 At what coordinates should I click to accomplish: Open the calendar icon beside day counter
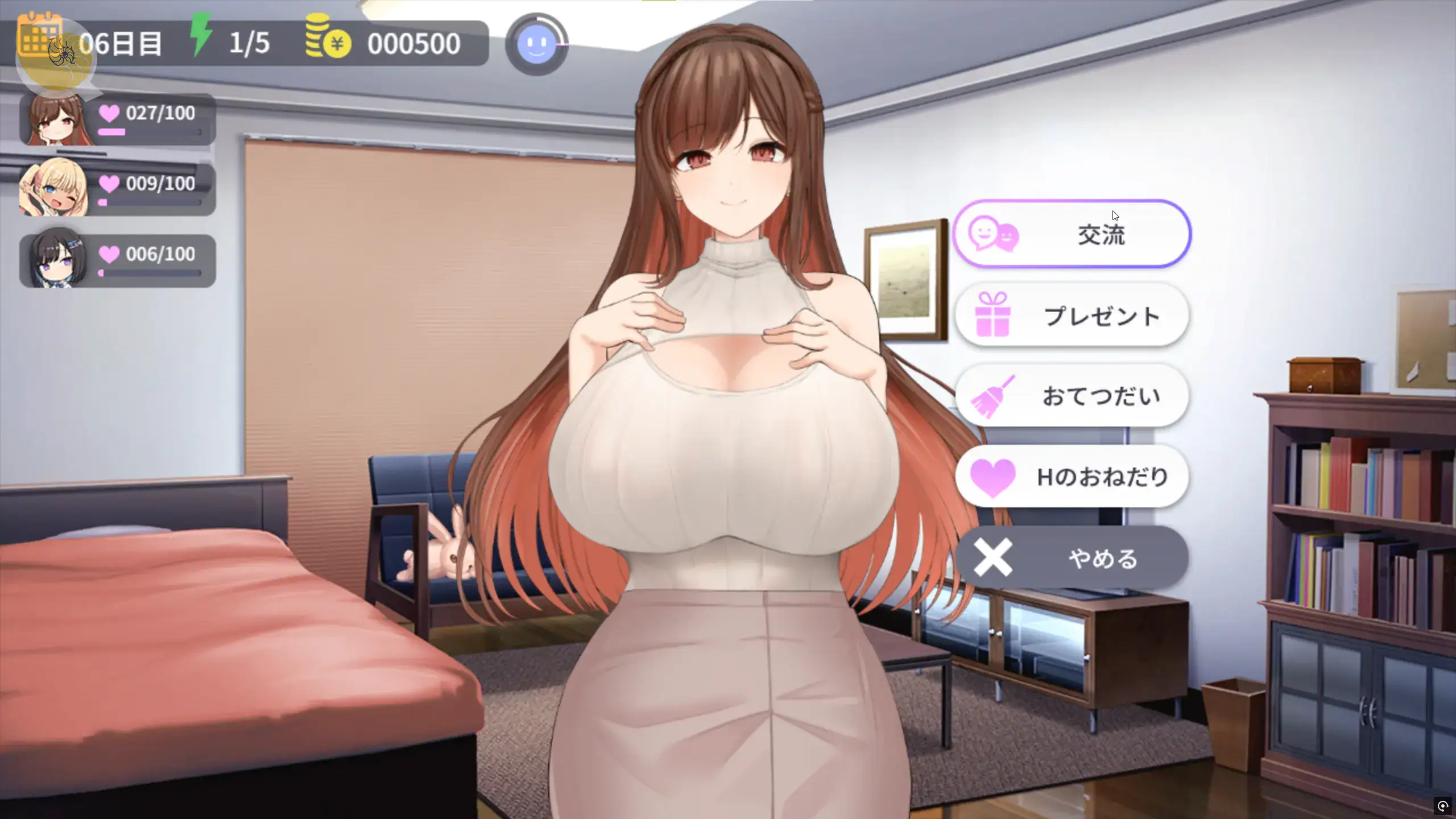coord(39,34)
